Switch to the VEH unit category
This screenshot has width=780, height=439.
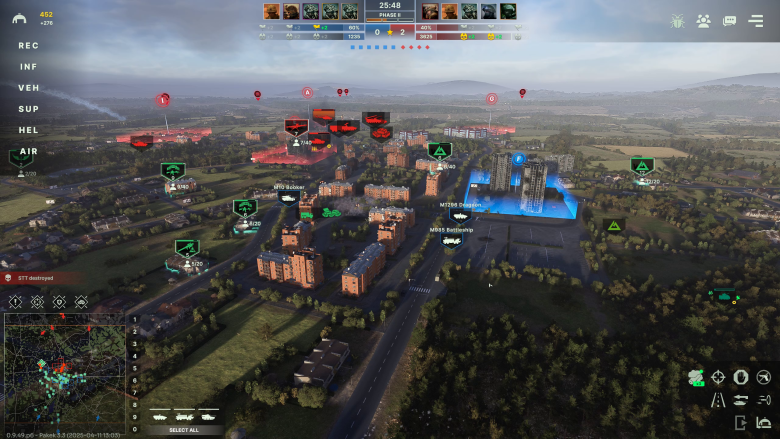click(x=28, y=88)
